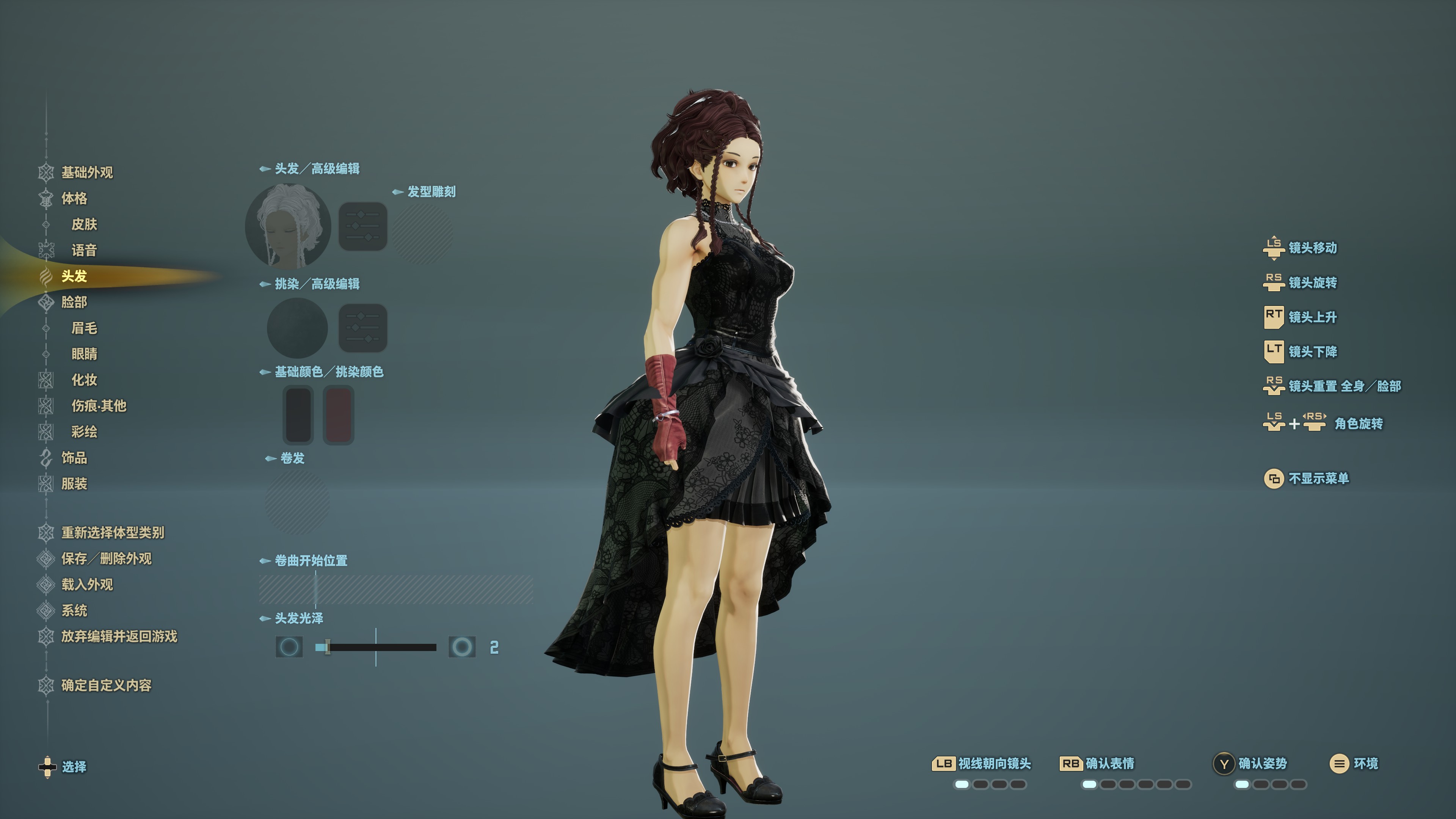Open the 服装 clothing menu
Screen dimensions: 1456x819
click(x=74, y=484)
